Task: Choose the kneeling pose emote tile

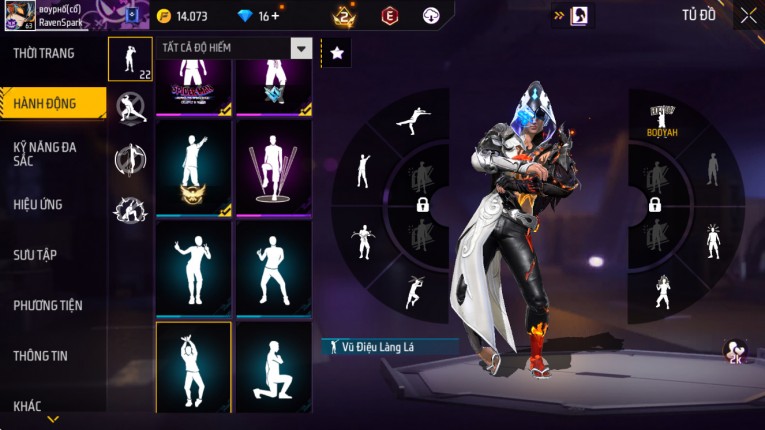Action: 273,367
